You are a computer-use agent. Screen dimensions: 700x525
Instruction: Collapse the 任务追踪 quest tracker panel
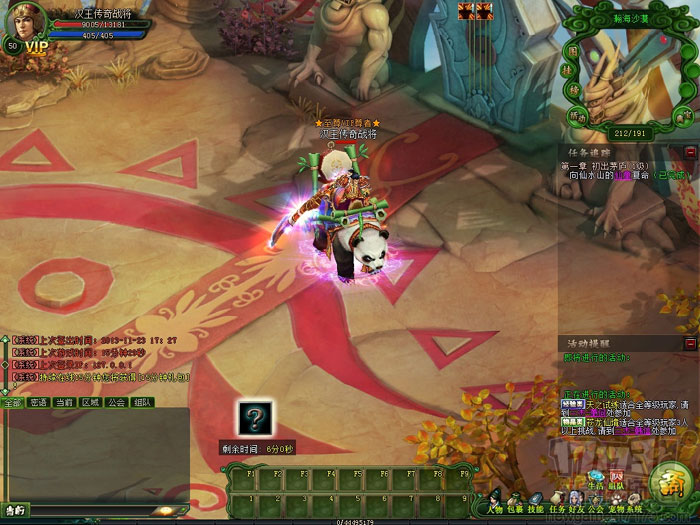coord(690,152)
